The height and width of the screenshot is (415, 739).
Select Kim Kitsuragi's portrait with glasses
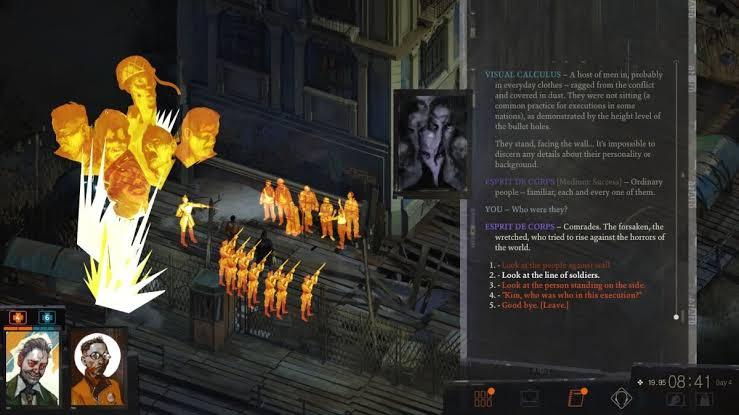94,367
